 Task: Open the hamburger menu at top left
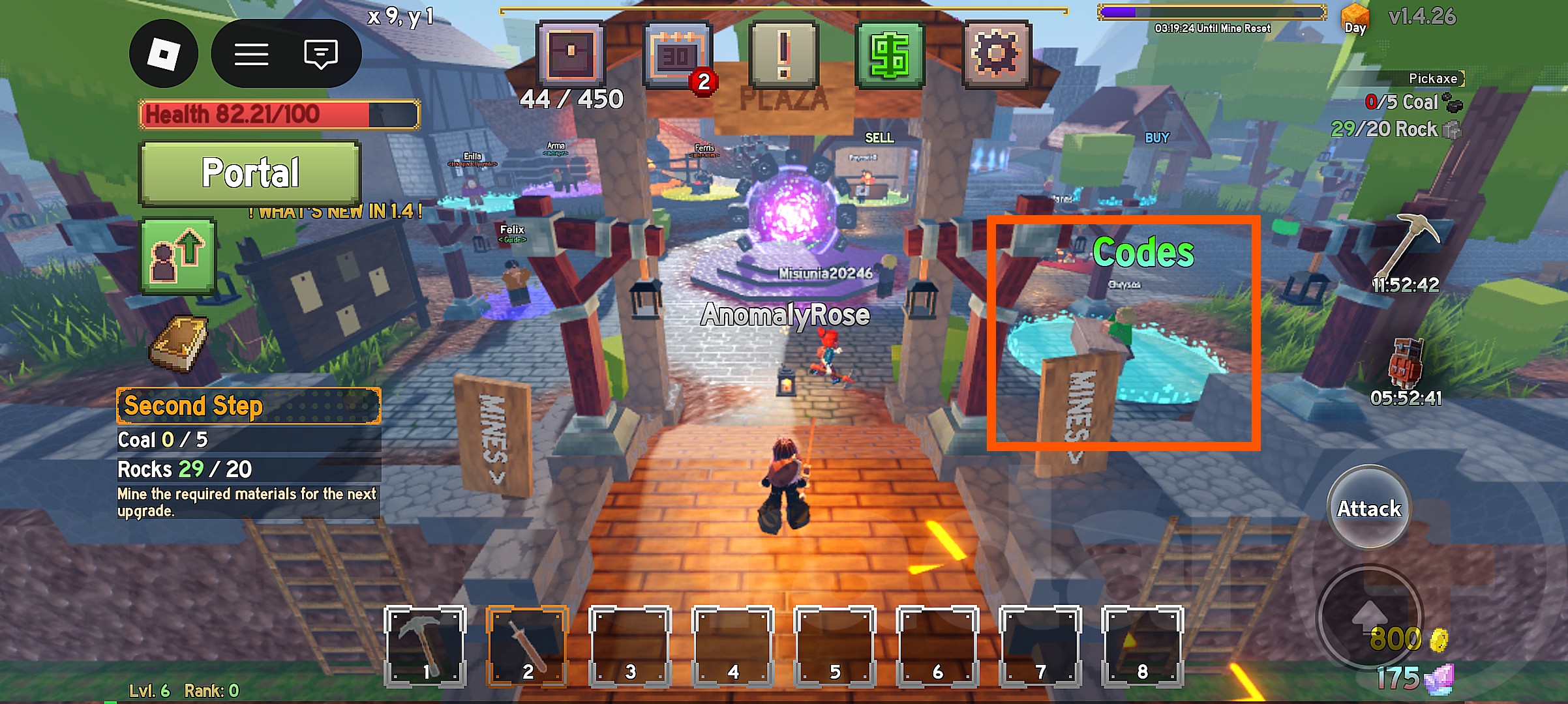tap(252, 53)
